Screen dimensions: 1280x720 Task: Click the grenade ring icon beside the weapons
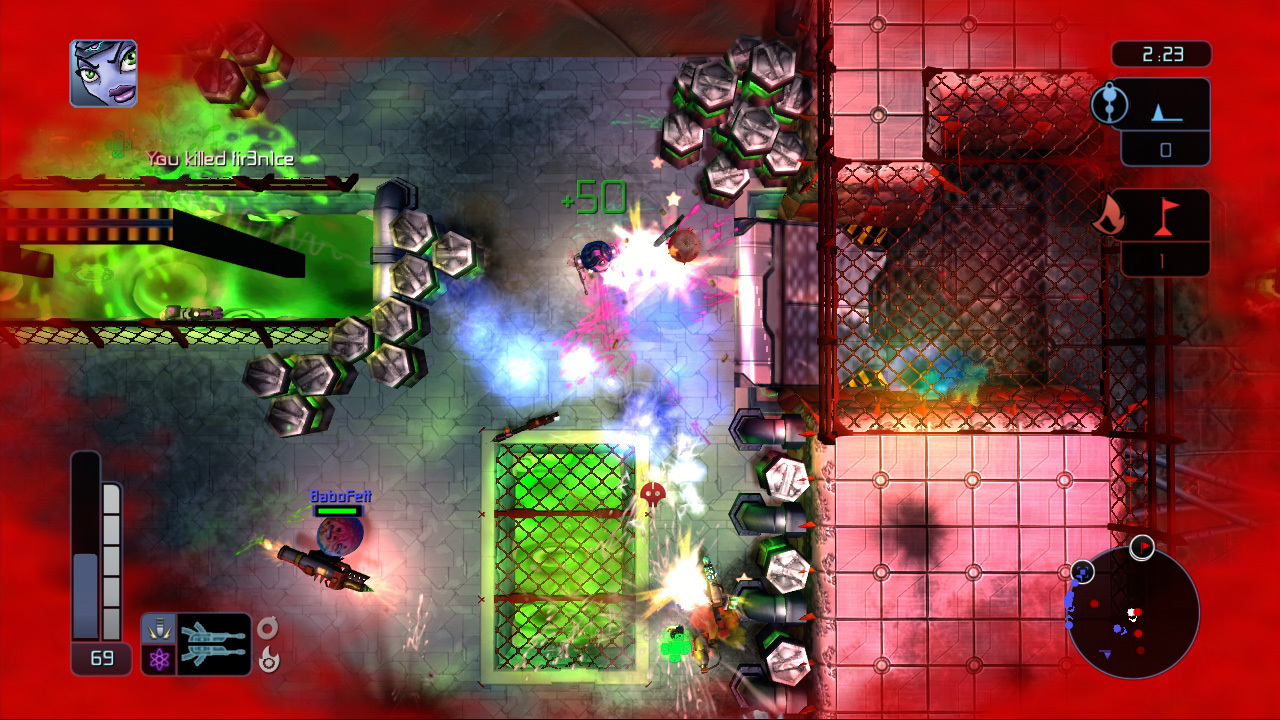268,627
